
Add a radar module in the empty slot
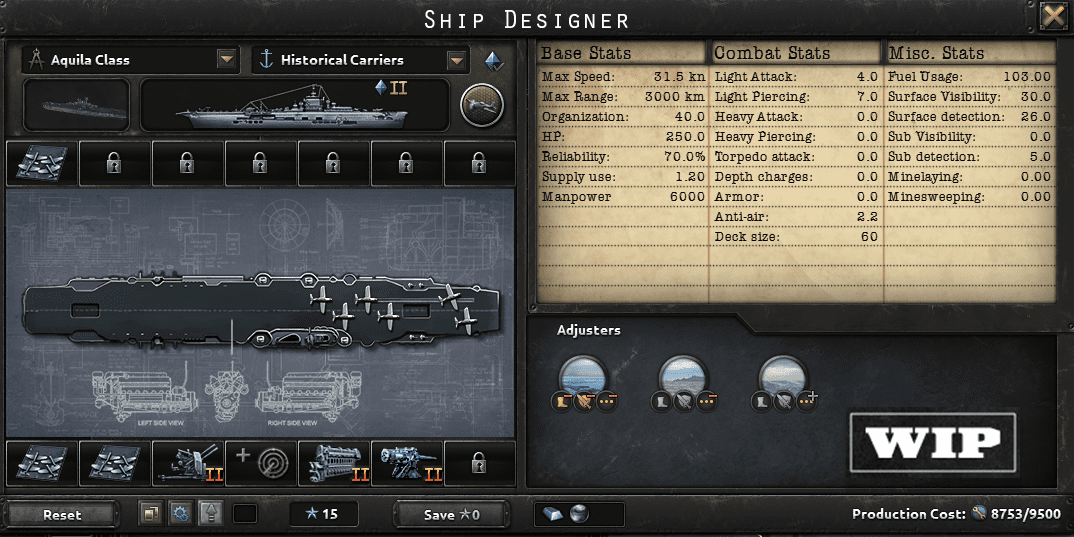(260, 464)
